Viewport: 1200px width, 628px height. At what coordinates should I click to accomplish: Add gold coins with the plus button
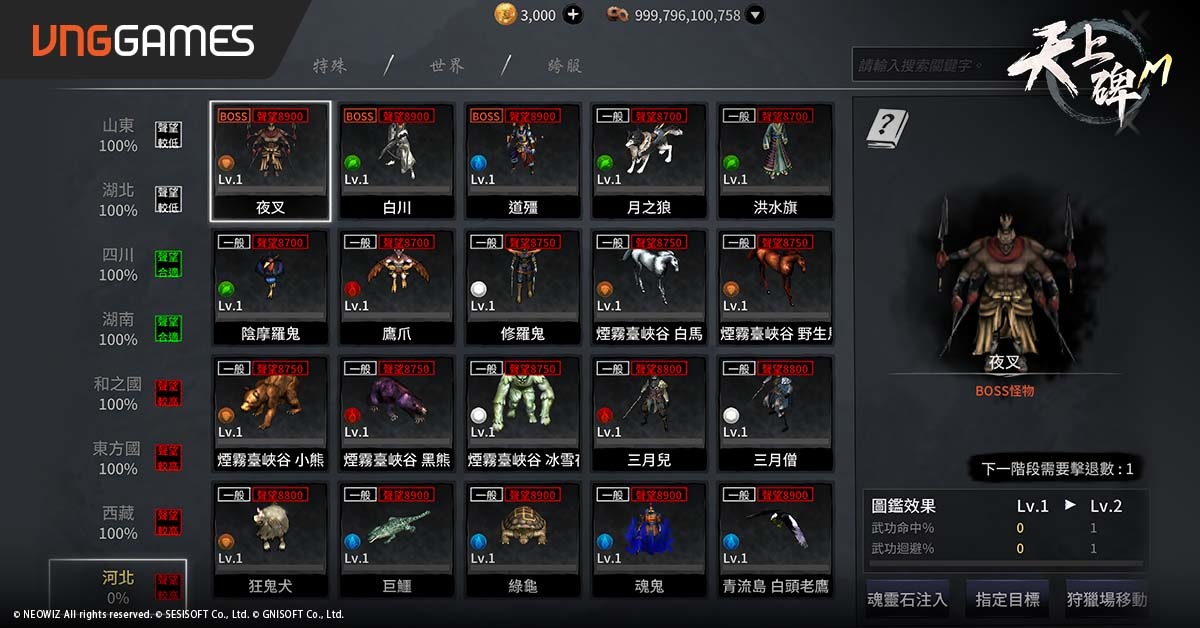tap(573, 15)
